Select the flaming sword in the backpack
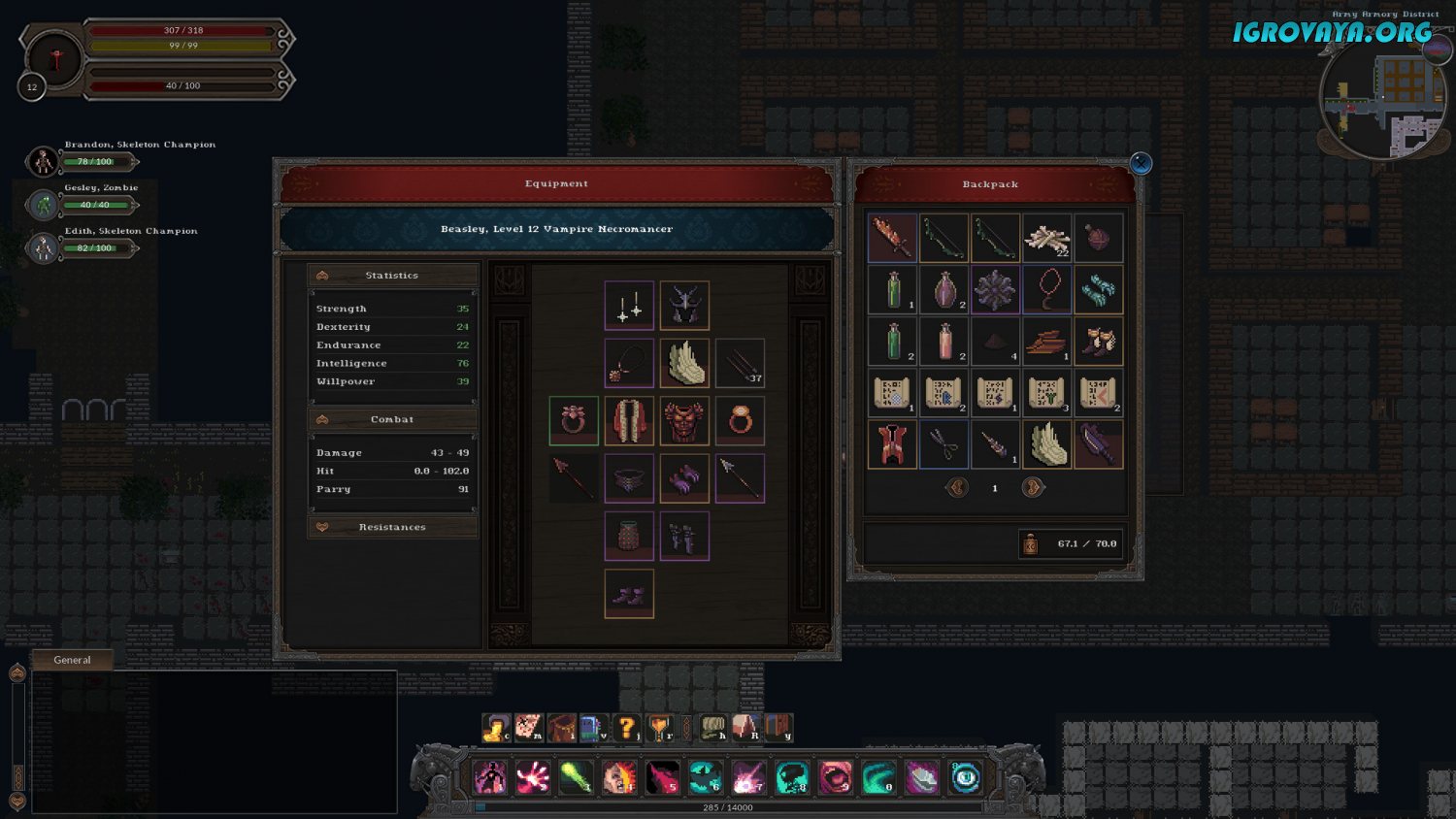Viewport: 1456px width, 819px height. click(892, 238)
